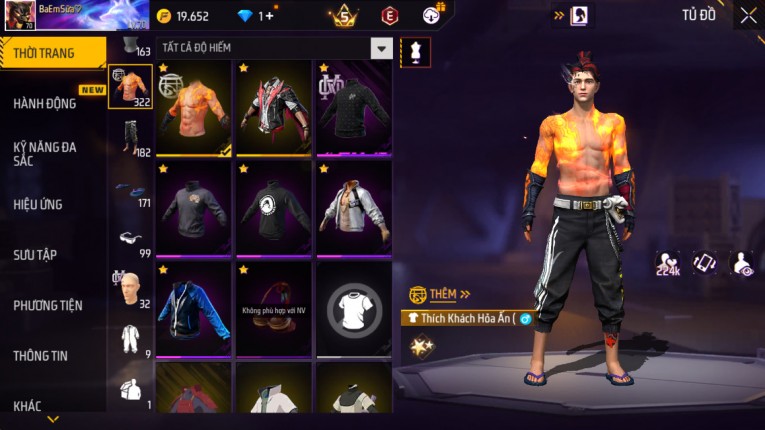The height and width of the screenshot is (430, 765).
Task: Expand the Tất Cả Độ Hiếm rarity dropdown
Action: 381,48
